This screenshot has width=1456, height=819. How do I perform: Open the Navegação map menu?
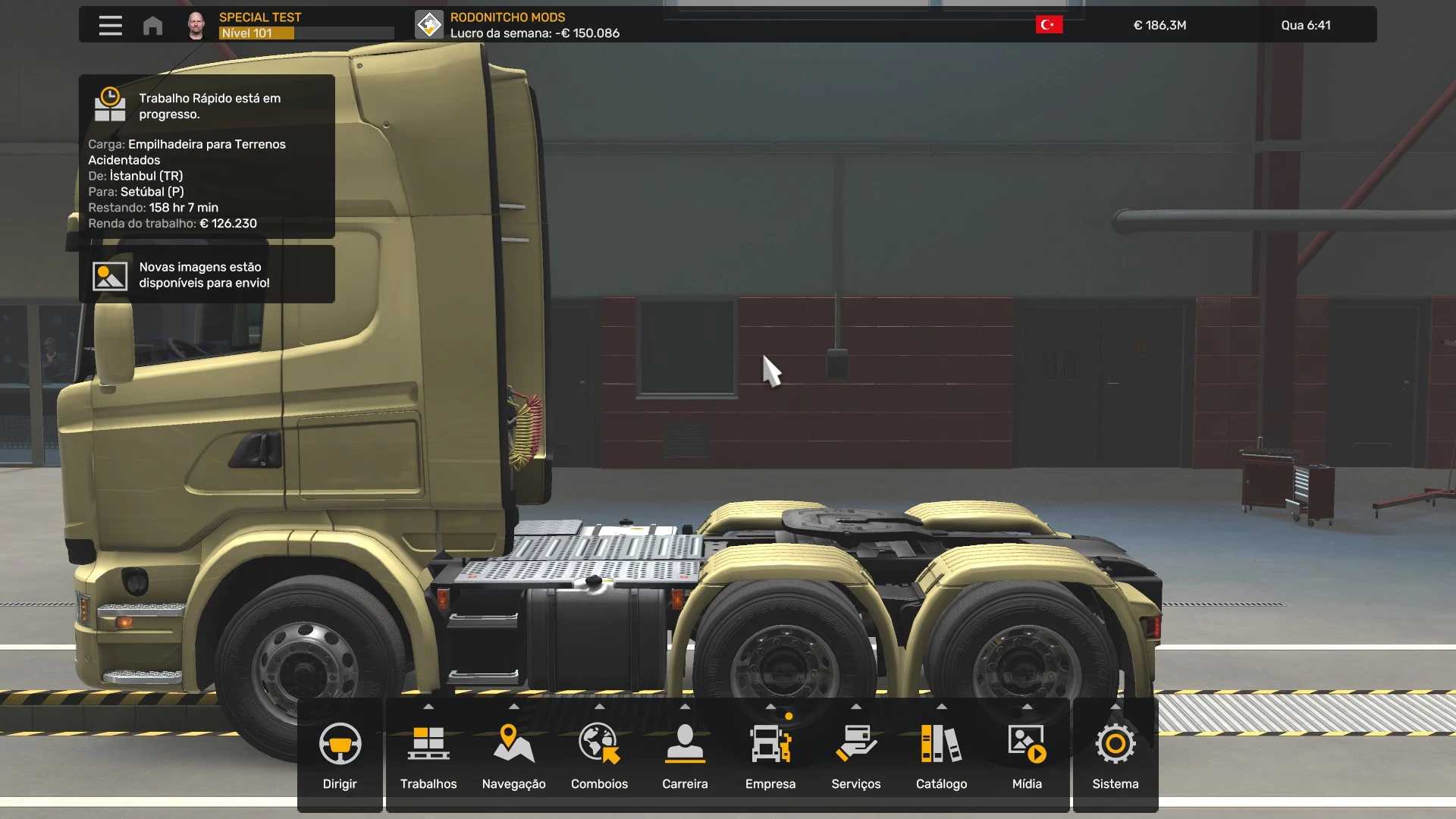tap(513, 755)
